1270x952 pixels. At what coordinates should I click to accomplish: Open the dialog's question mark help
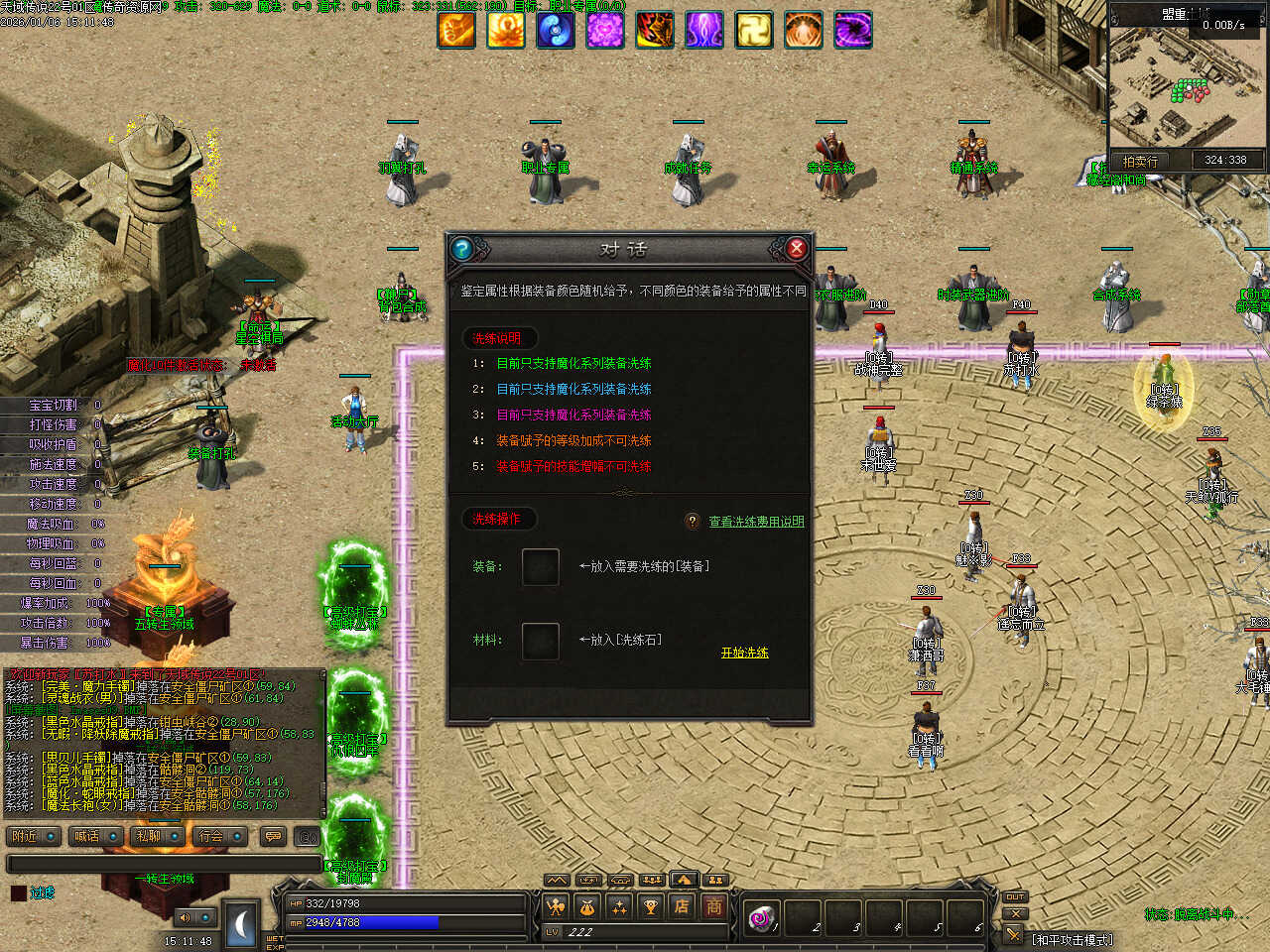point(461,248)
